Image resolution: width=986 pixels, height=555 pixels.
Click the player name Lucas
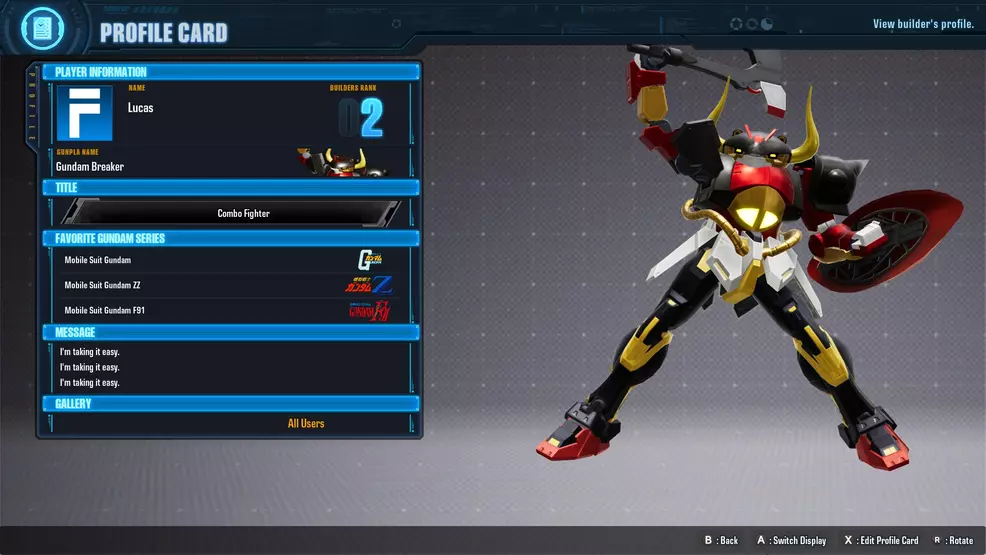click(x=141, y=108)
